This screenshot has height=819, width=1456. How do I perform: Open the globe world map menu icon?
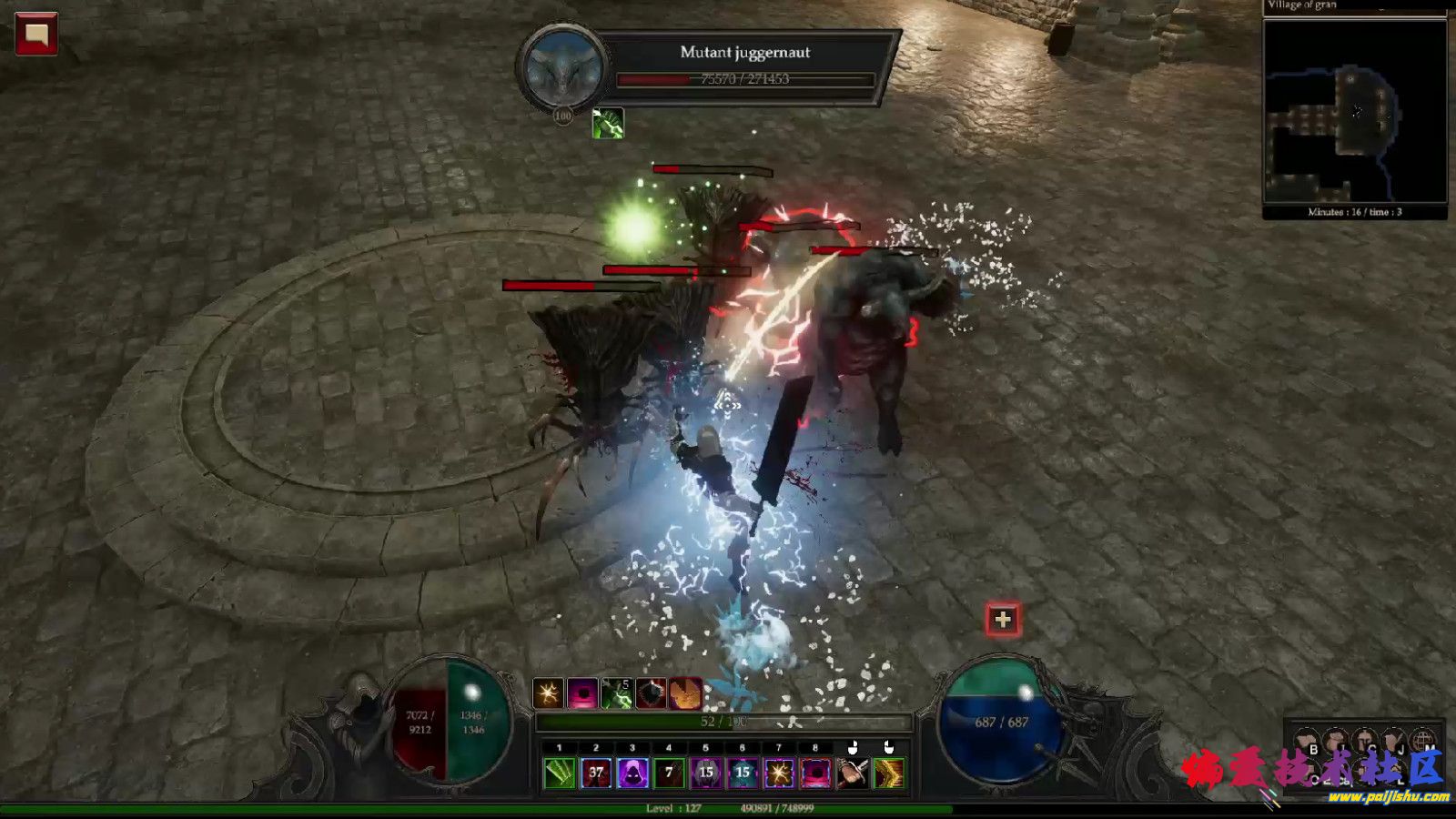click(x=1423, y=741)
